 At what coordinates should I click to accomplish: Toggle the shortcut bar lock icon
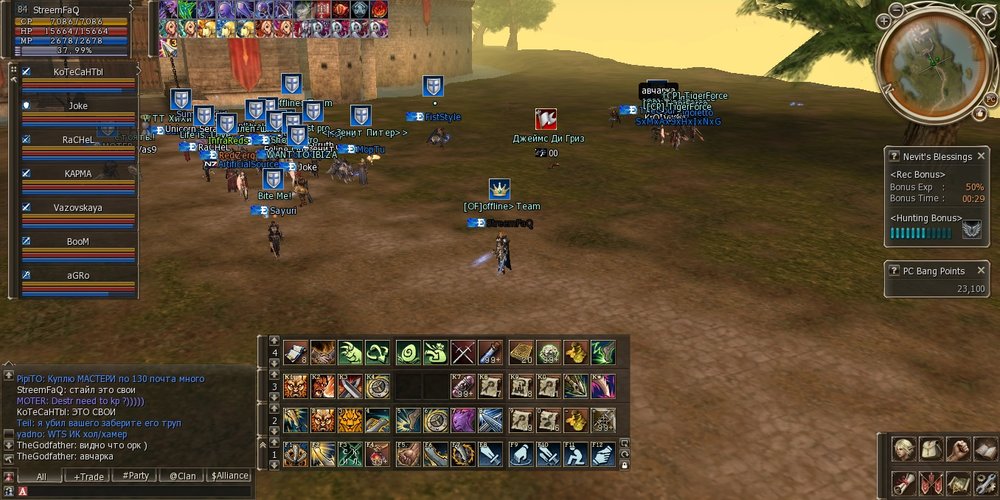point(625,465)
